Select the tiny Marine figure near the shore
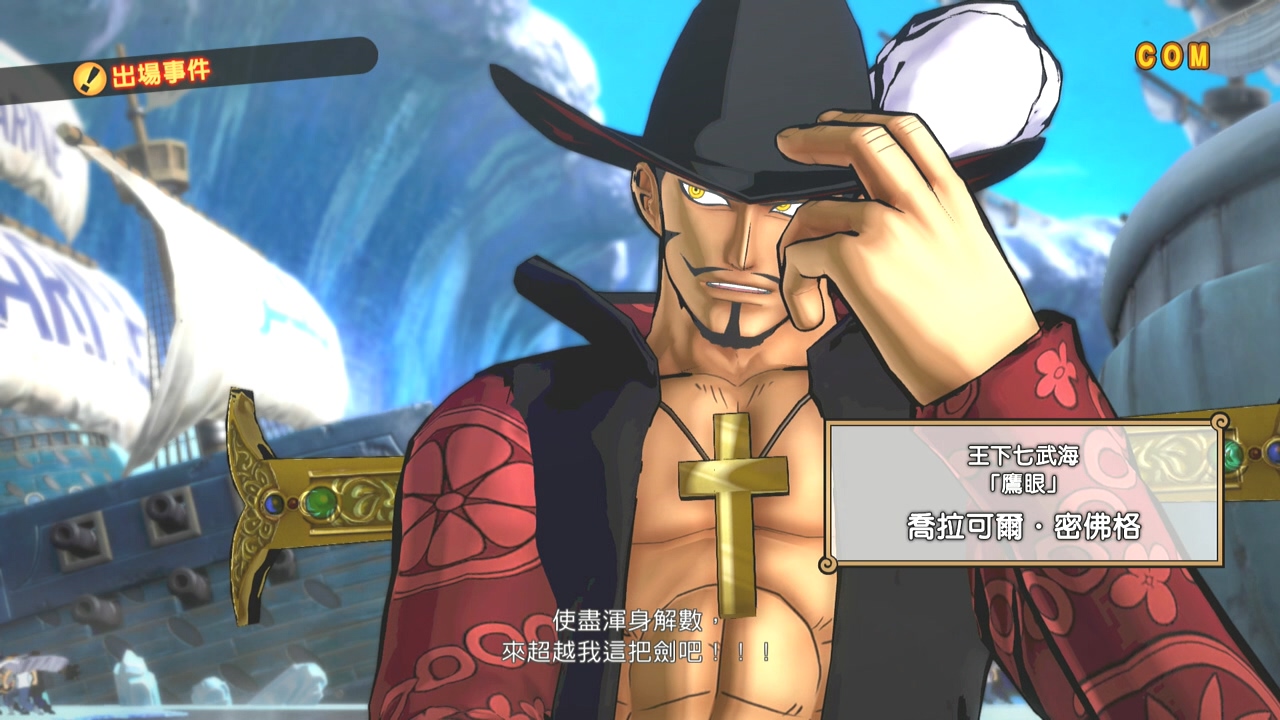The height and width of the screenshot is (720, 1280). [25, 680]
